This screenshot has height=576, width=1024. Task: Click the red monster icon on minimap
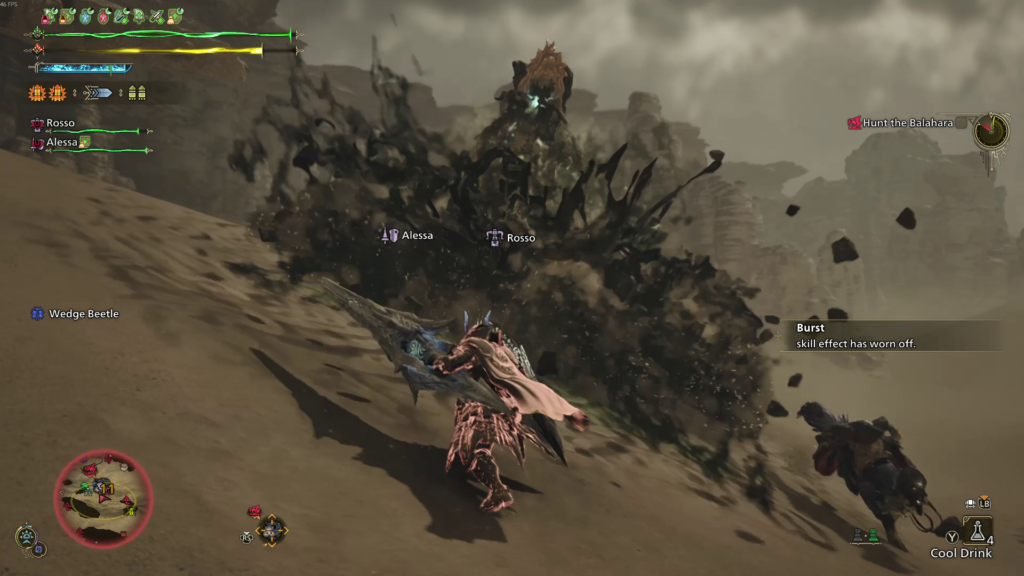[89, 469]
